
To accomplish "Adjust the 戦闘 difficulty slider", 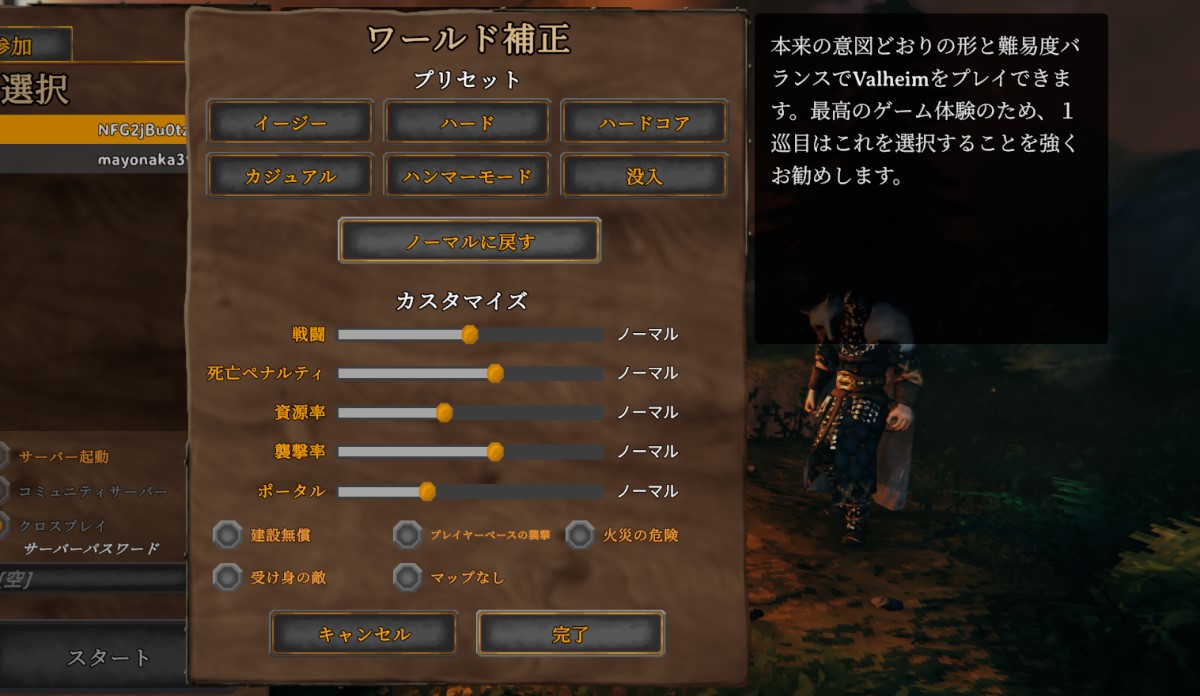I will click(x=470, y=334).
